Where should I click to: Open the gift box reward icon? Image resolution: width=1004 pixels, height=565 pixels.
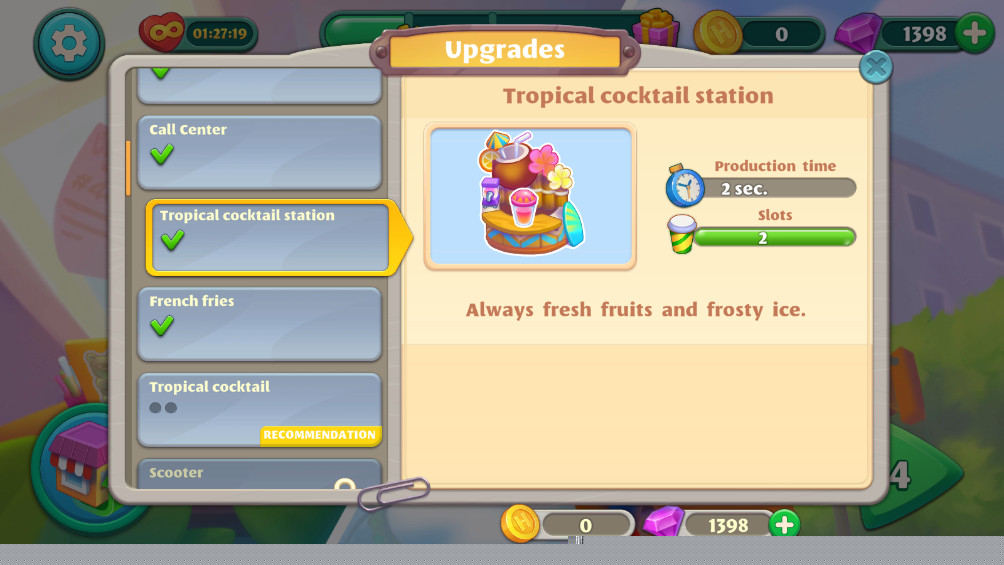point(657,30)
